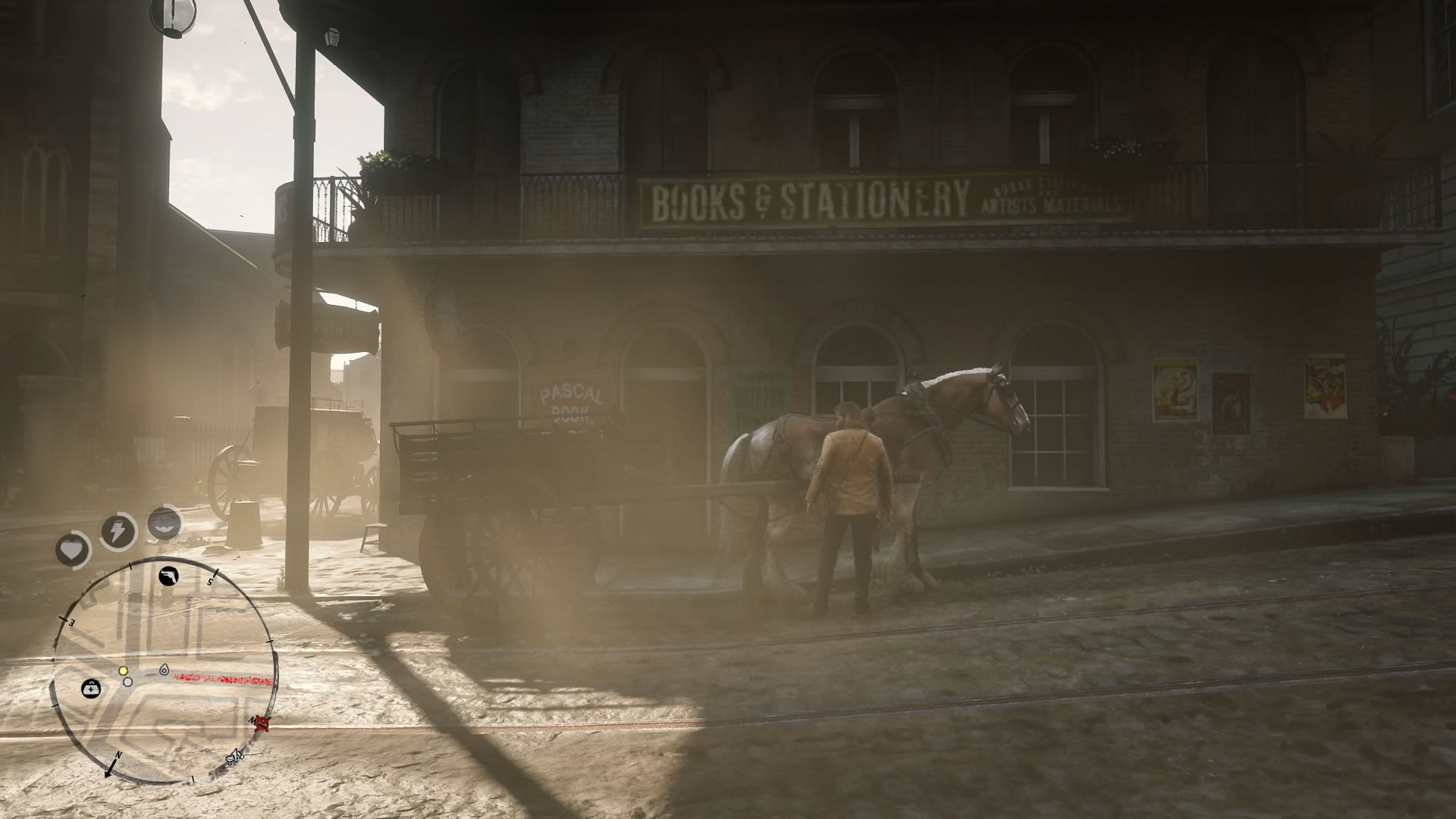Viewport: 1456px width, 819px height.
Task: Select the doctor medical bag marker
Action: point(91,689)
